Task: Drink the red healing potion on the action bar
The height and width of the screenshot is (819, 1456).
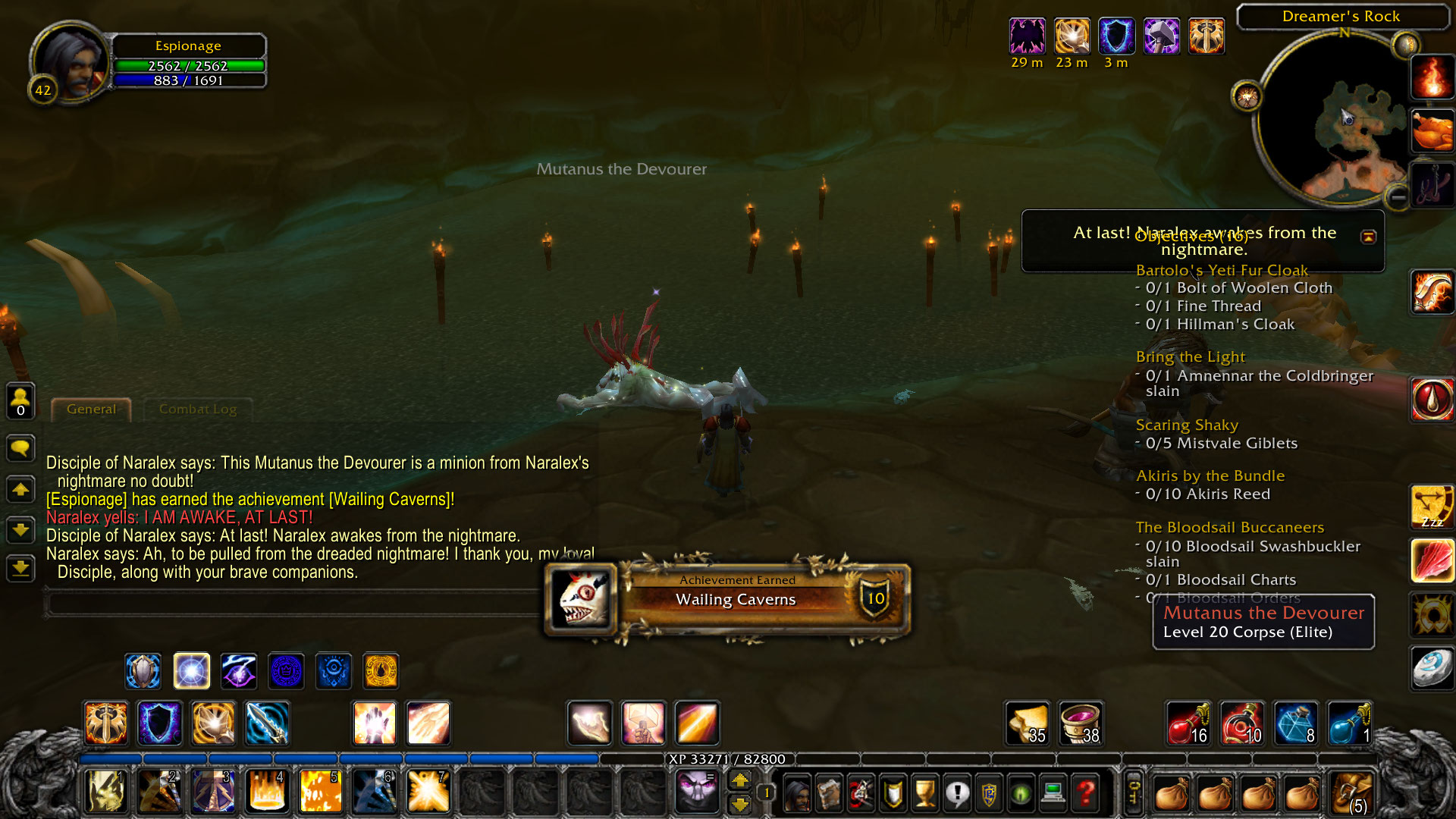Action: click(x=1188, y=724)
